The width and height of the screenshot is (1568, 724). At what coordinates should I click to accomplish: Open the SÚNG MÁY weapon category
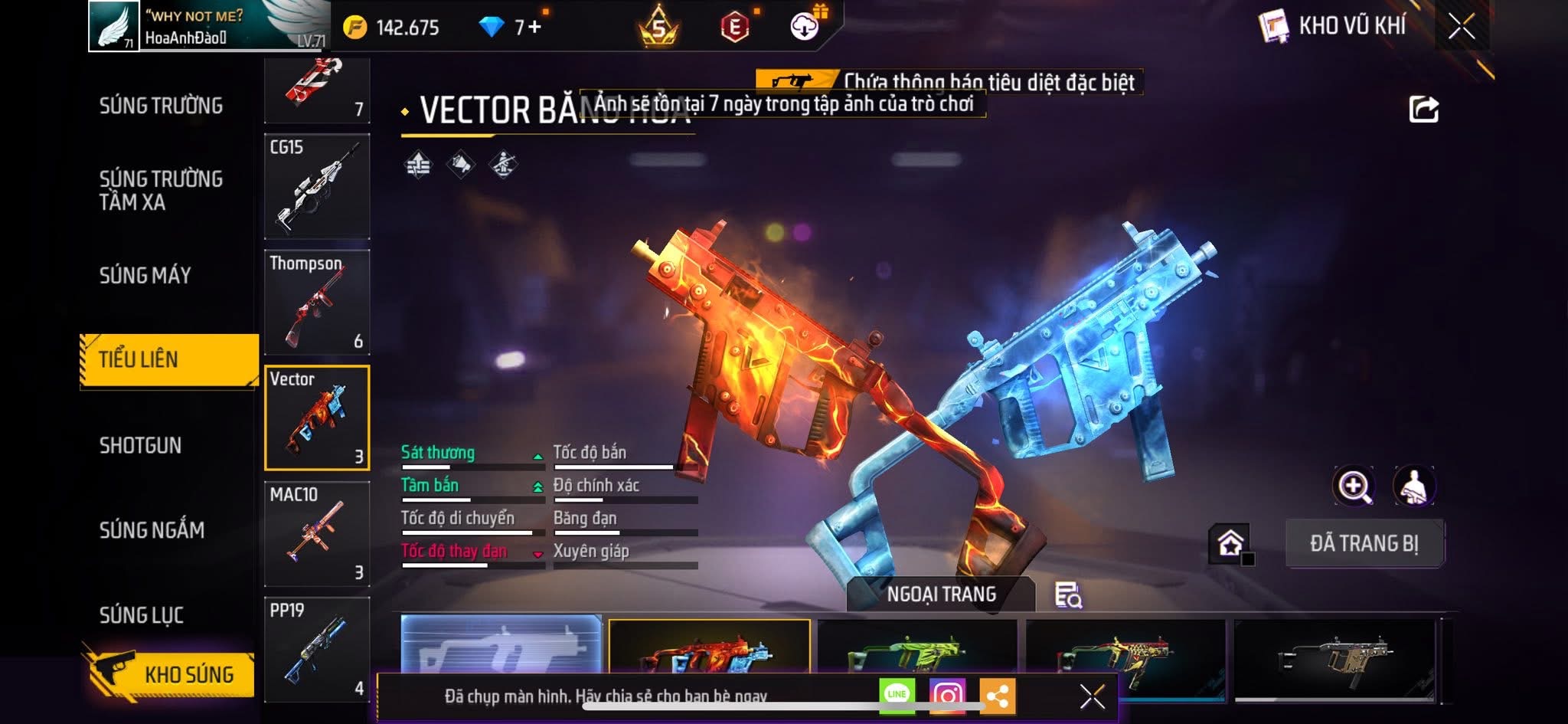145,275
